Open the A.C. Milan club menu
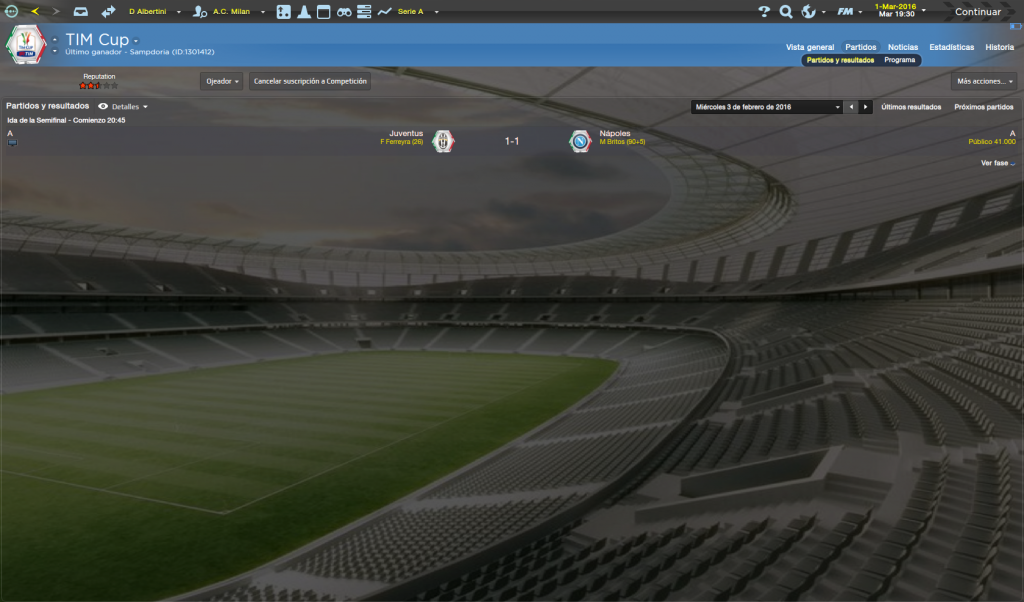Viewport: 1024px width, 602px height. 232,12
